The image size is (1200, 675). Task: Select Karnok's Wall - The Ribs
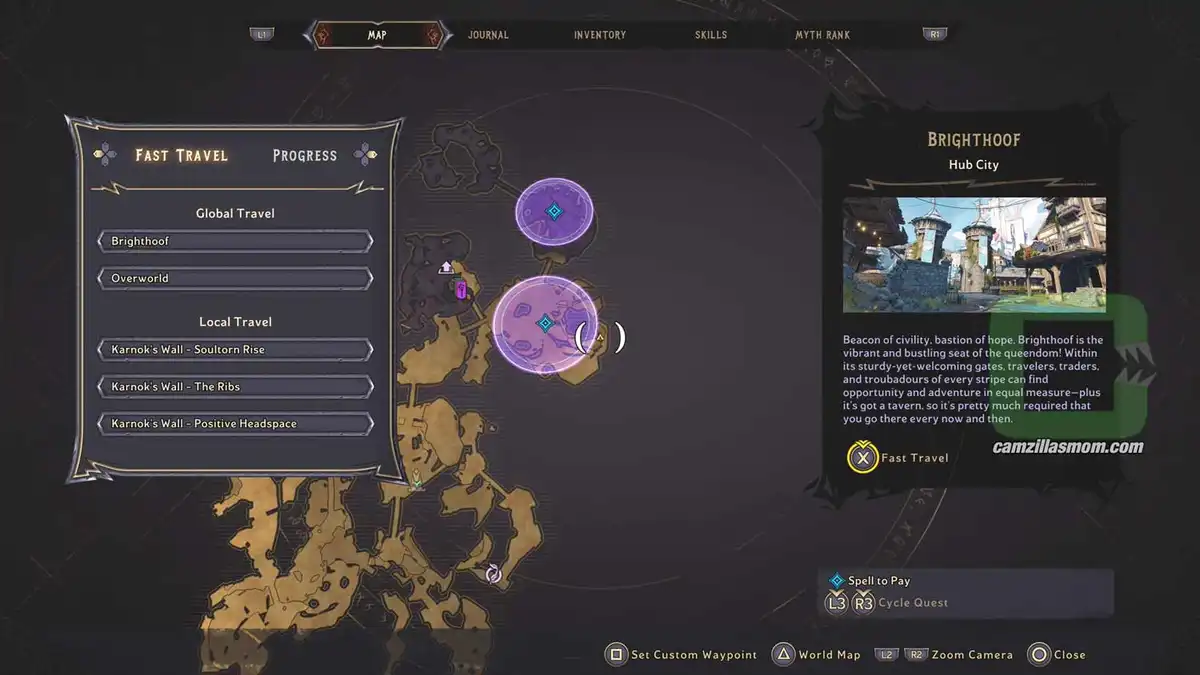(236, 387)
